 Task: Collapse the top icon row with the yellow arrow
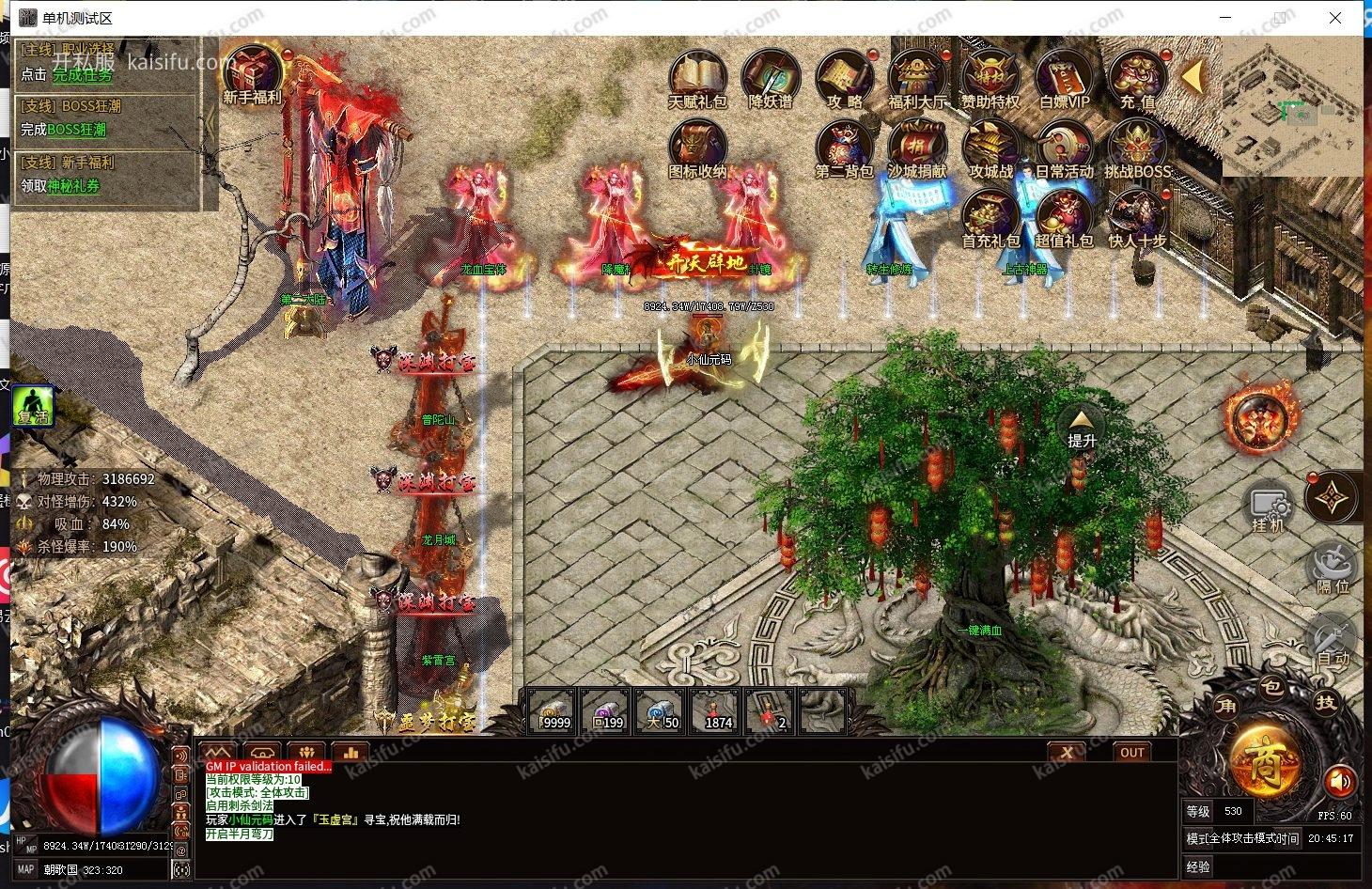1193,77
